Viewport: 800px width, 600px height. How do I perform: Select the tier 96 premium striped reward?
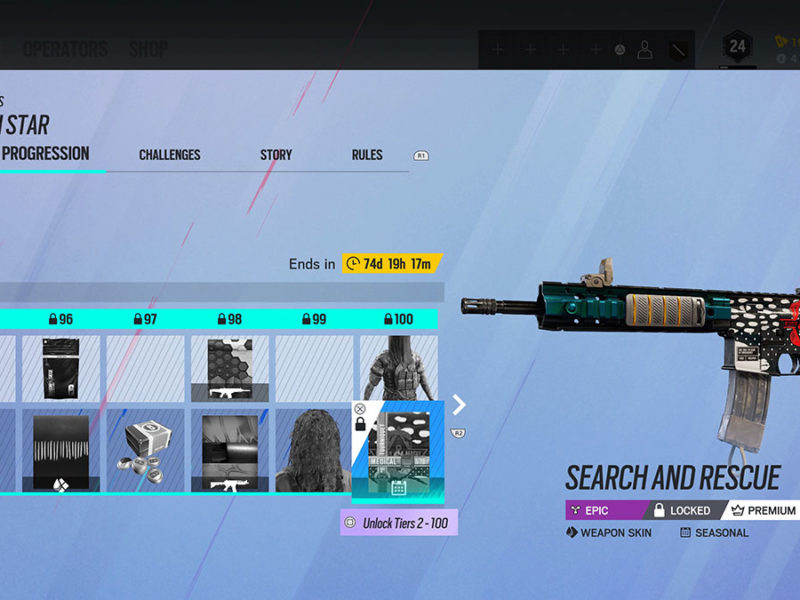[62, 451]
